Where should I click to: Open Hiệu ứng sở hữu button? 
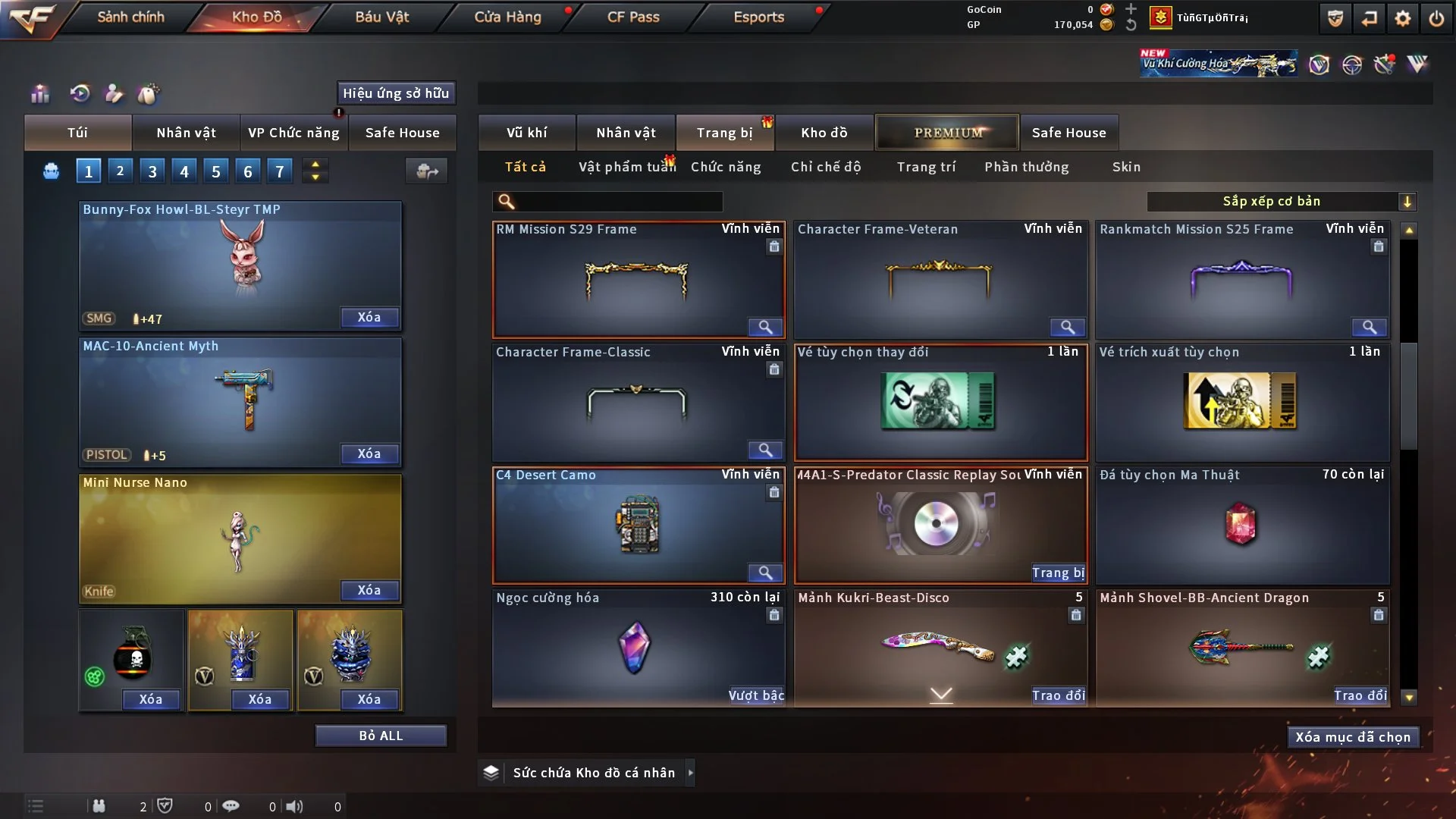click(x=396, y=93)
